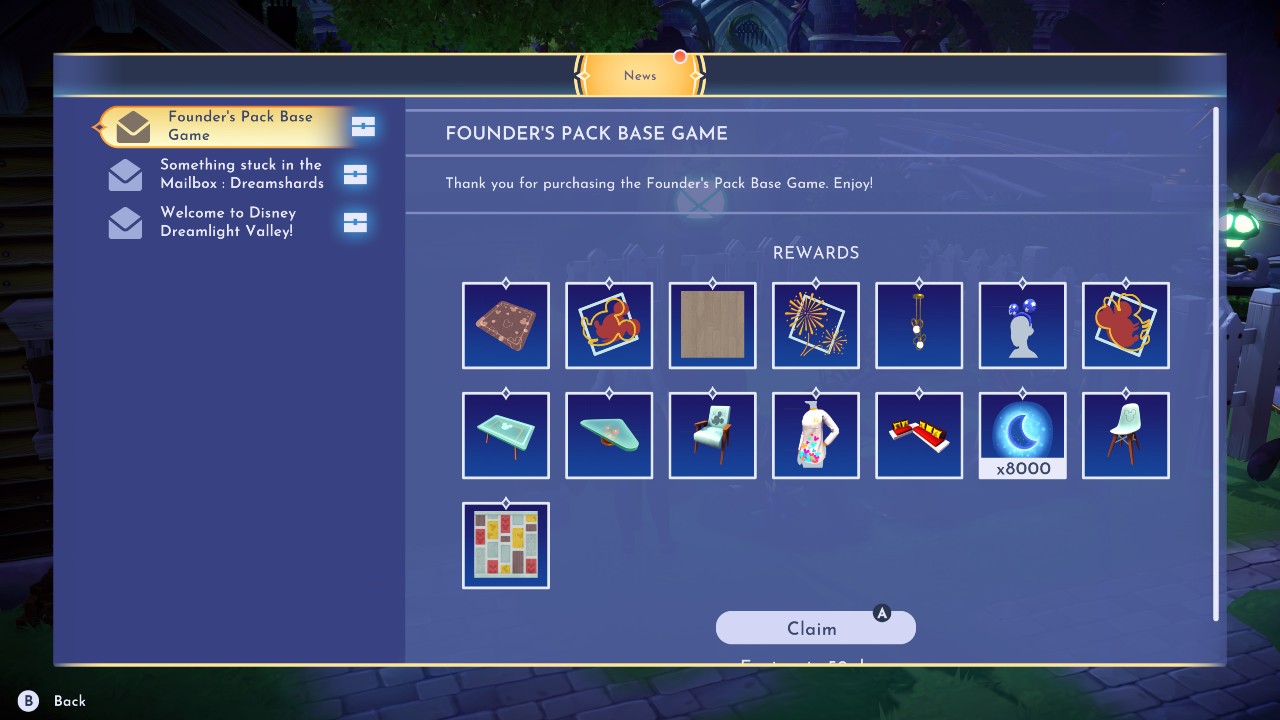This screenshot has height=720, width=1280.
Task: Select the floral dress reward
Action: coord(816,435)
